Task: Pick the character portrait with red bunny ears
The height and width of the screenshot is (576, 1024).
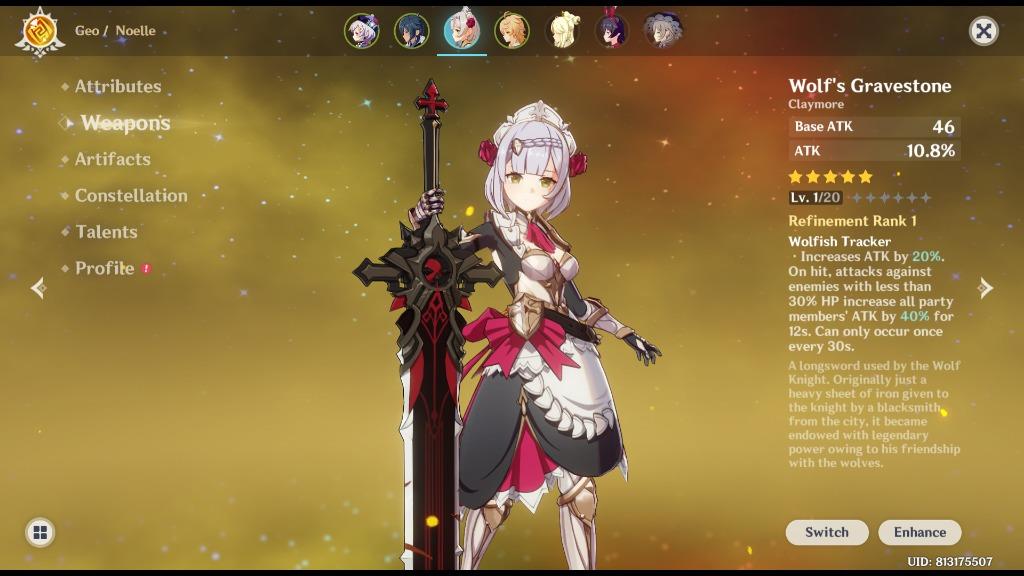Action: tap(611, 31)
